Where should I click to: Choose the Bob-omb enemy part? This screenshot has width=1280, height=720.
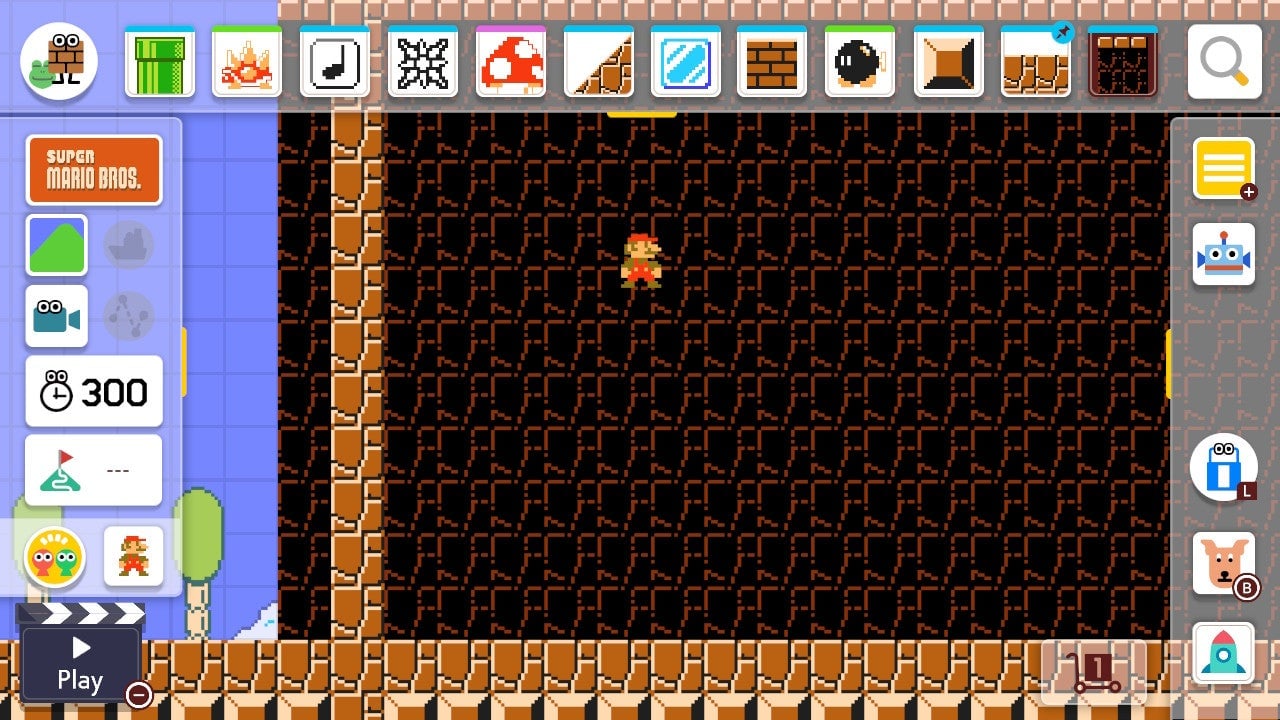[860, 62]
